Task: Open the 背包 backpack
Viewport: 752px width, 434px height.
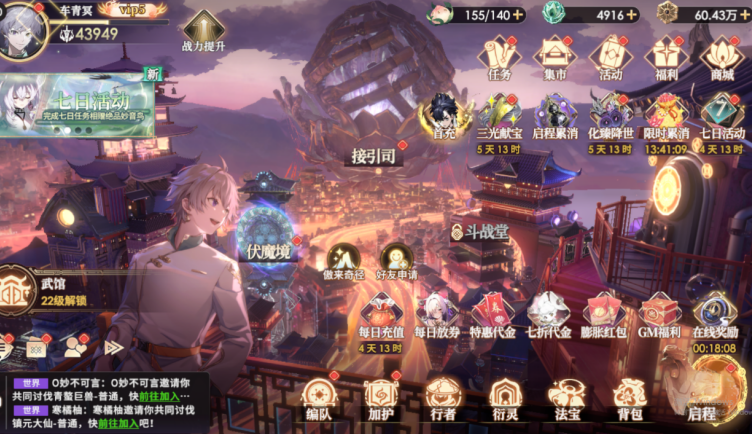Action: [628, 397]
